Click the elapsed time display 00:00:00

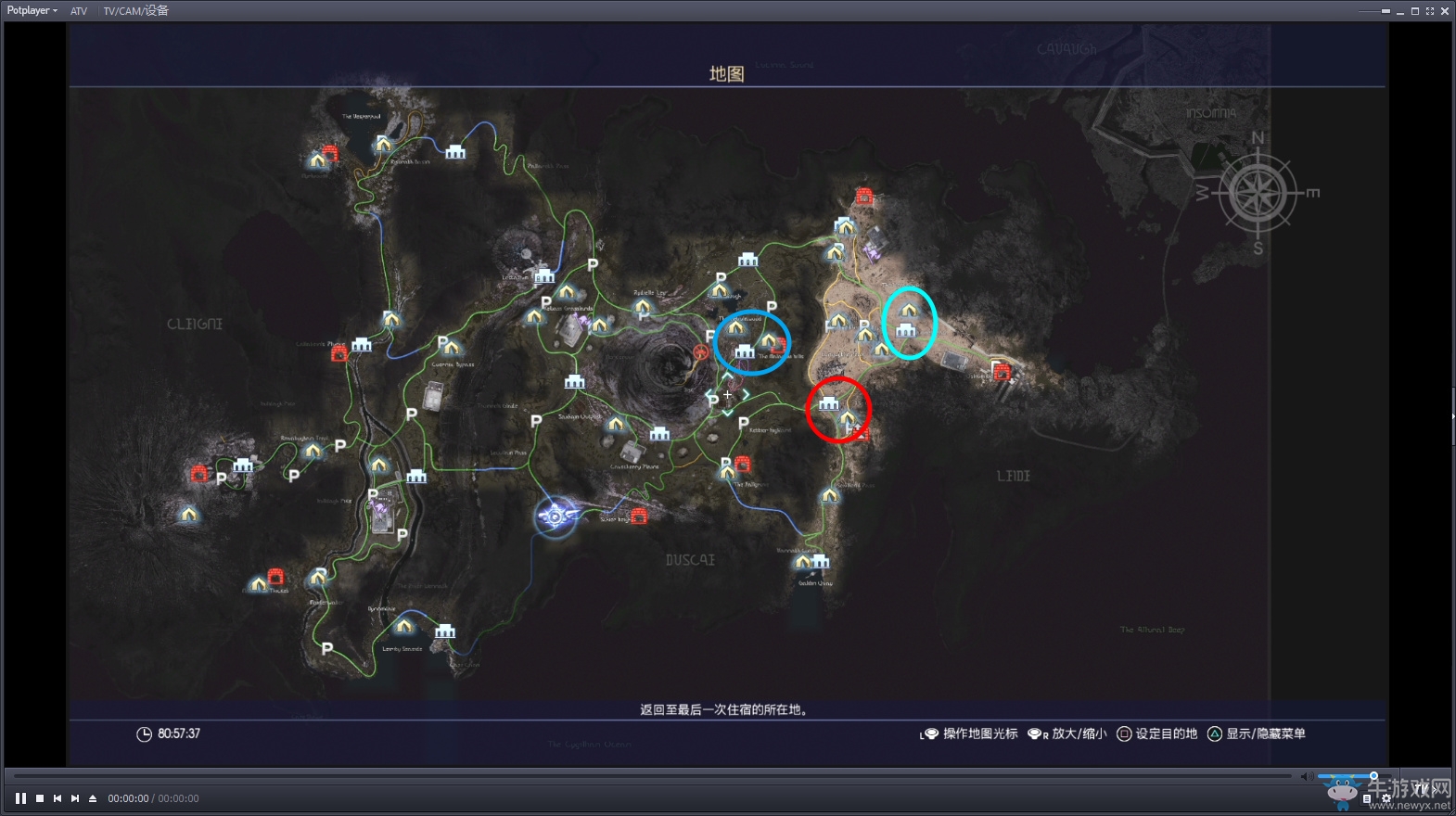click(126, 798)
